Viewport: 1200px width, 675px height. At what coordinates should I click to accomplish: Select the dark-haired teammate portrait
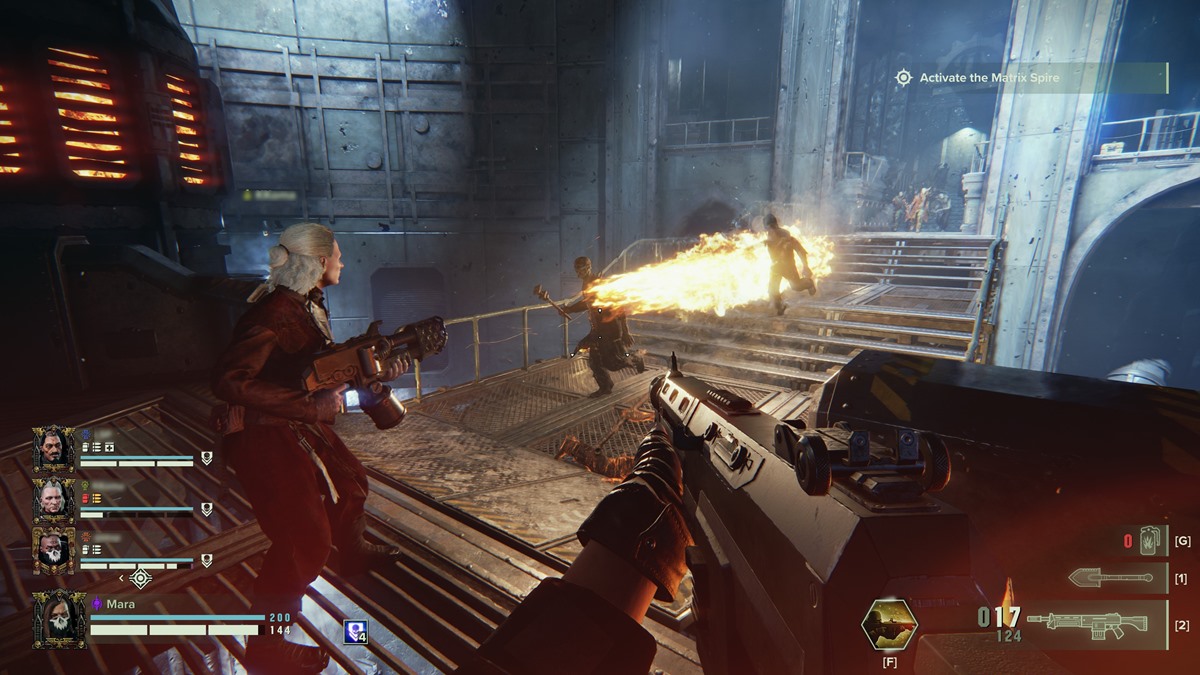tap(53, 449)
